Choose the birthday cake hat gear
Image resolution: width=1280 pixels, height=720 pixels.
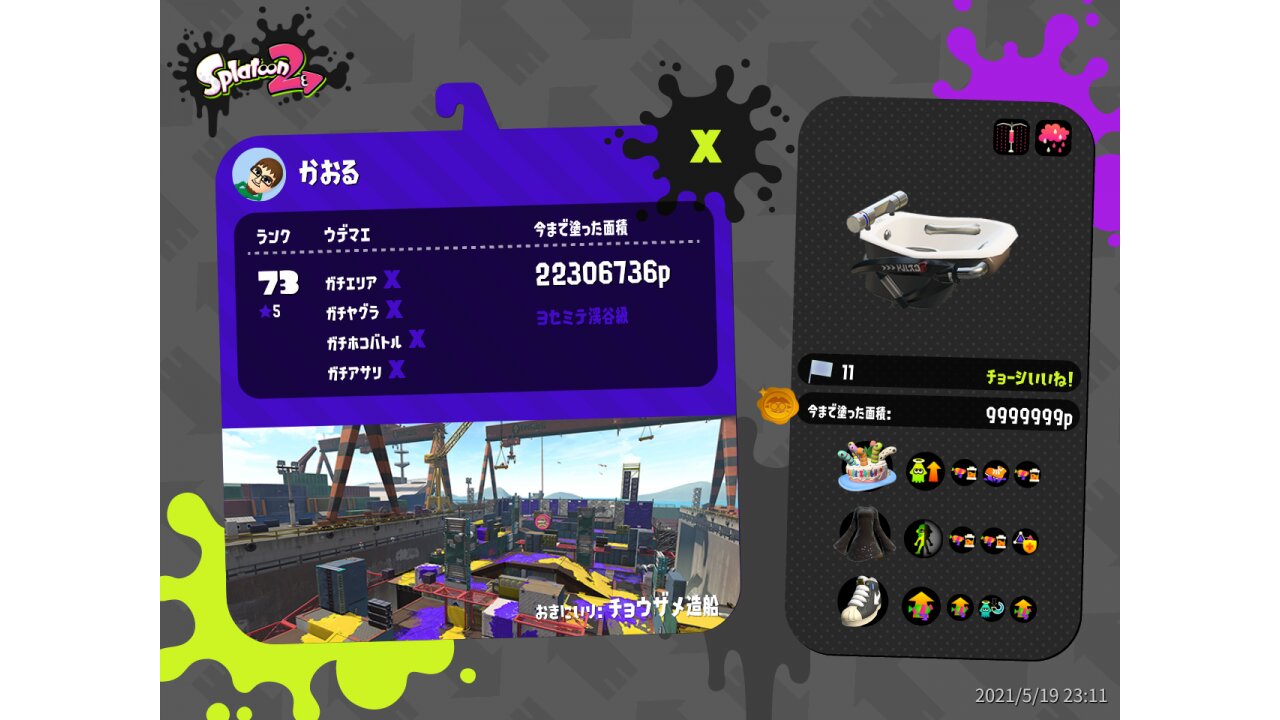click(x=866, y=467)
